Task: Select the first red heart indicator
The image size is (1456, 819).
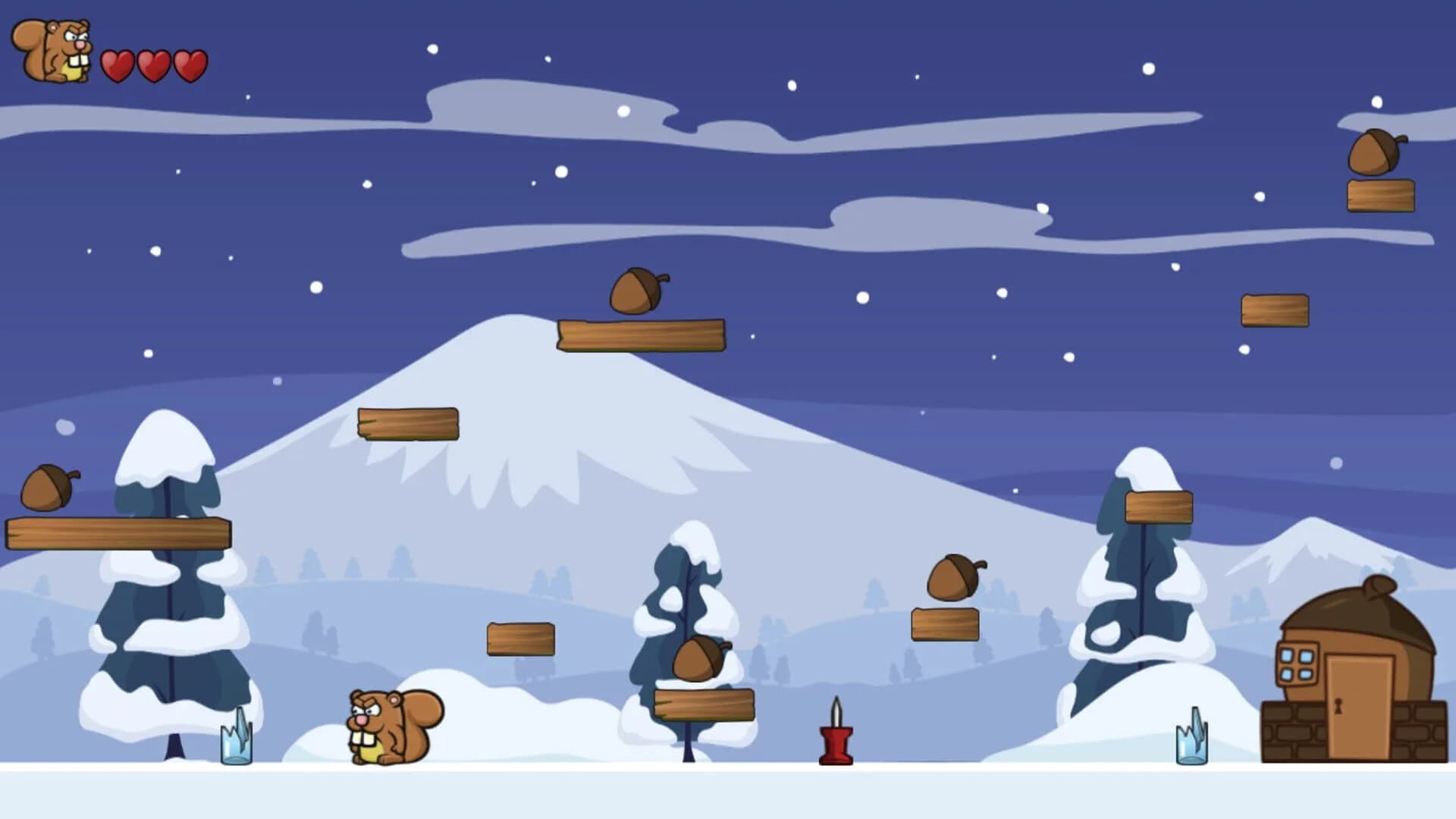Action: pos(118,64)
